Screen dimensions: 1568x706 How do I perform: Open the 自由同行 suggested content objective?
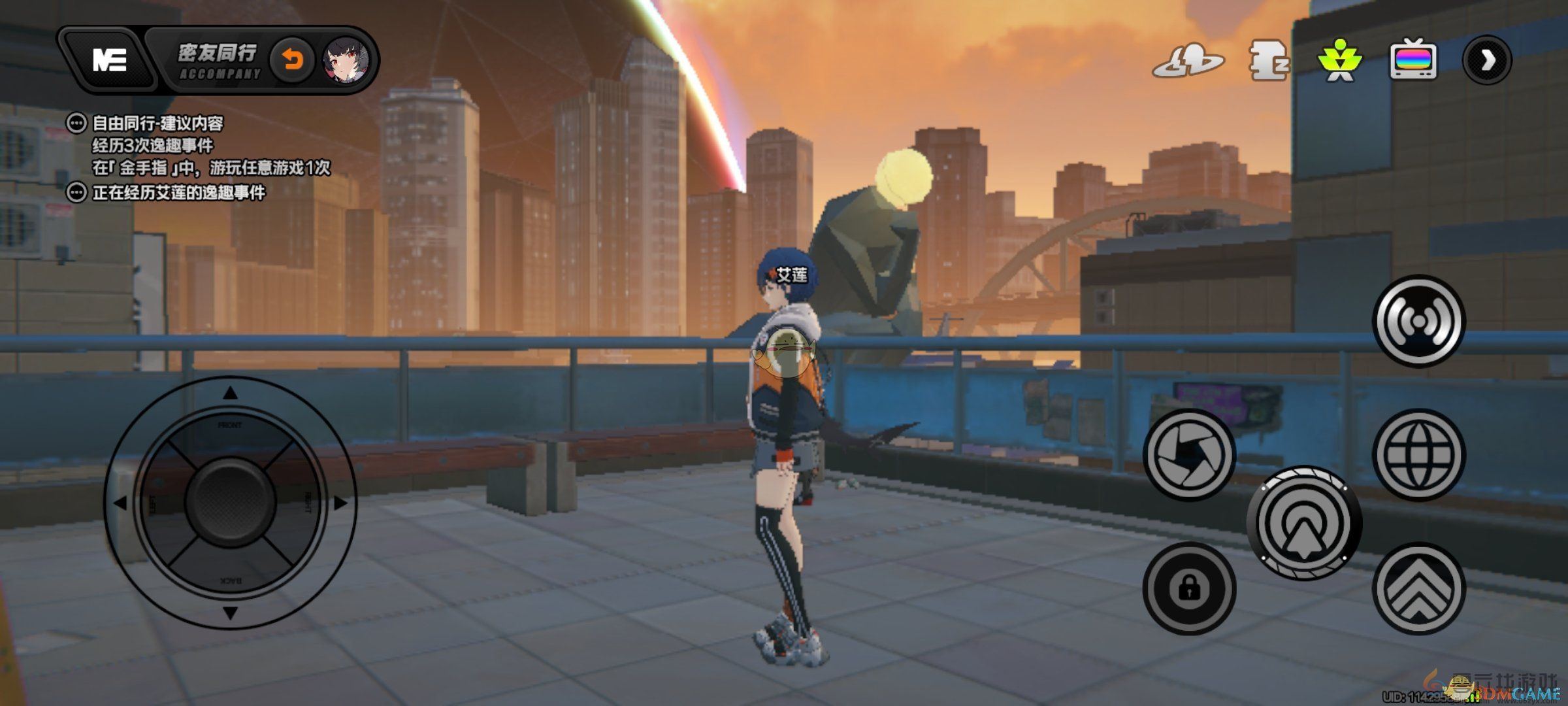(157, 123)
